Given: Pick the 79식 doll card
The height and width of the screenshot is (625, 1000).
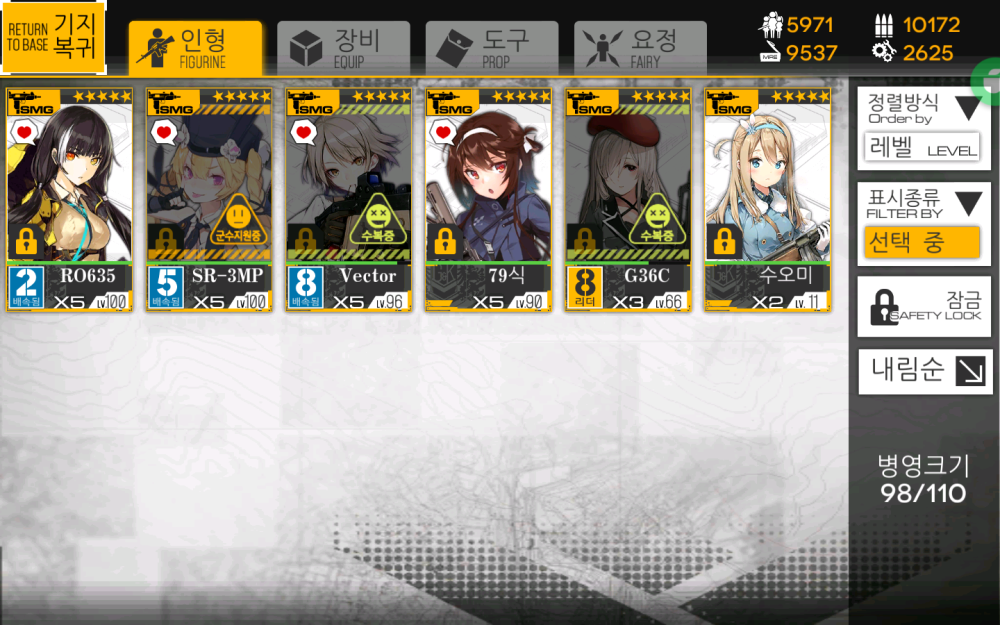Looking at the screenshot, I should (489, 200).
